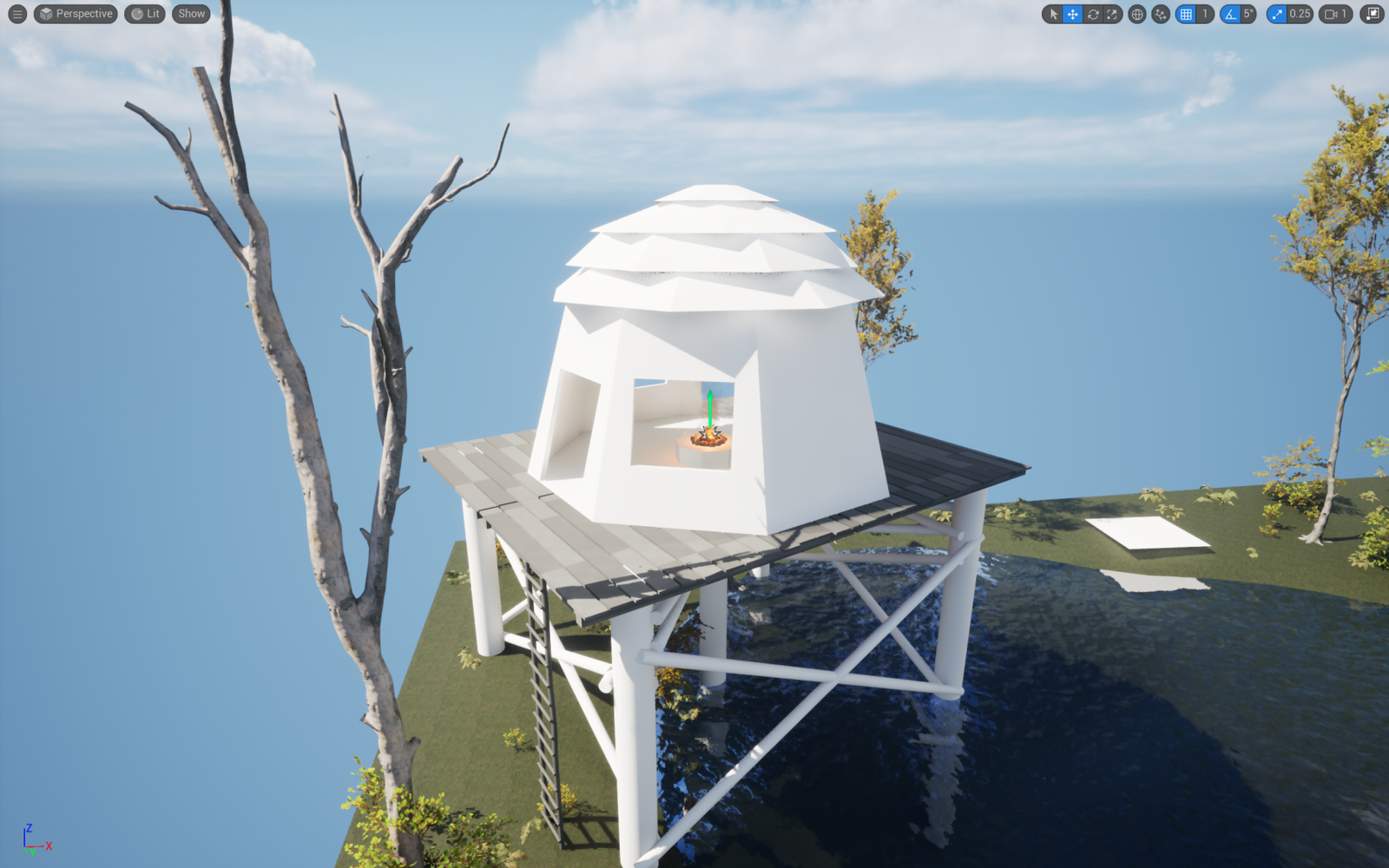Open the viewport options hamburger menu
1389x868 pixels.
[x=16, y=14]
